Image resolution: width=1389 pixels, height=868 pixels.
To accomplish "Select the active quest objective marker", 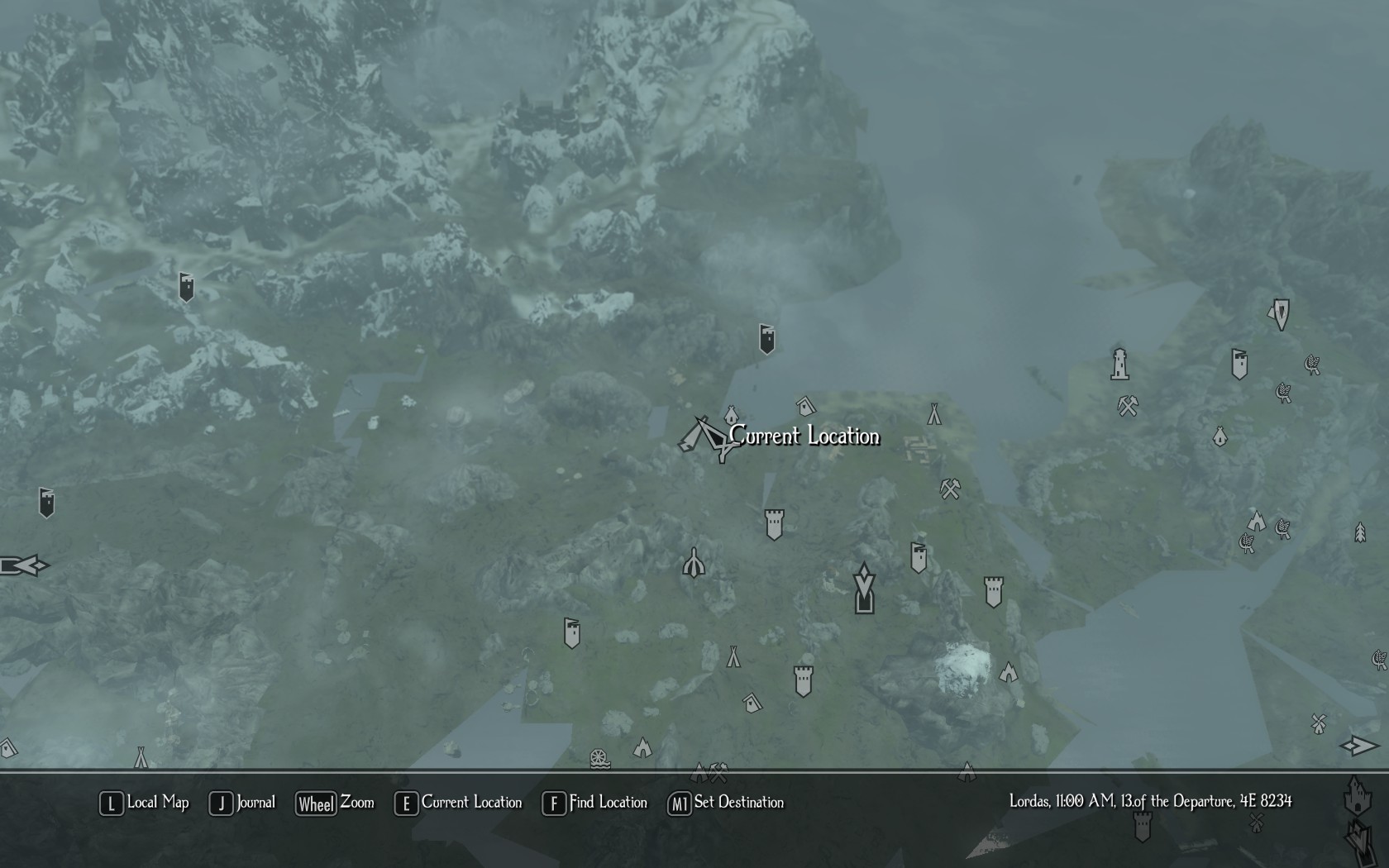I will click(864, 588).
